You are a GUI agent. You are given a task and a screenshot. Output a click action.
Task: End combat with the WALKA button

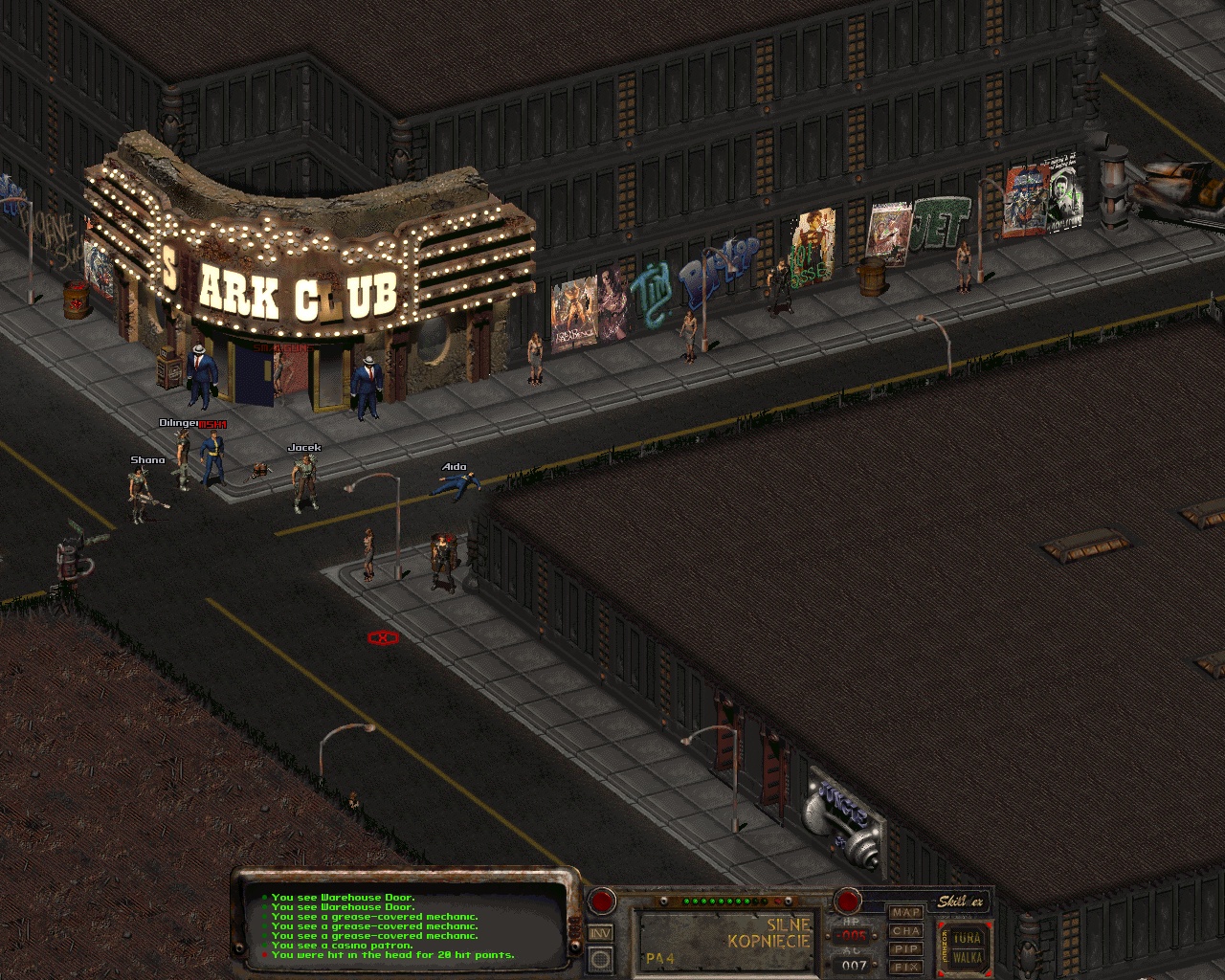pyautogui.click(x=968, y=958)
